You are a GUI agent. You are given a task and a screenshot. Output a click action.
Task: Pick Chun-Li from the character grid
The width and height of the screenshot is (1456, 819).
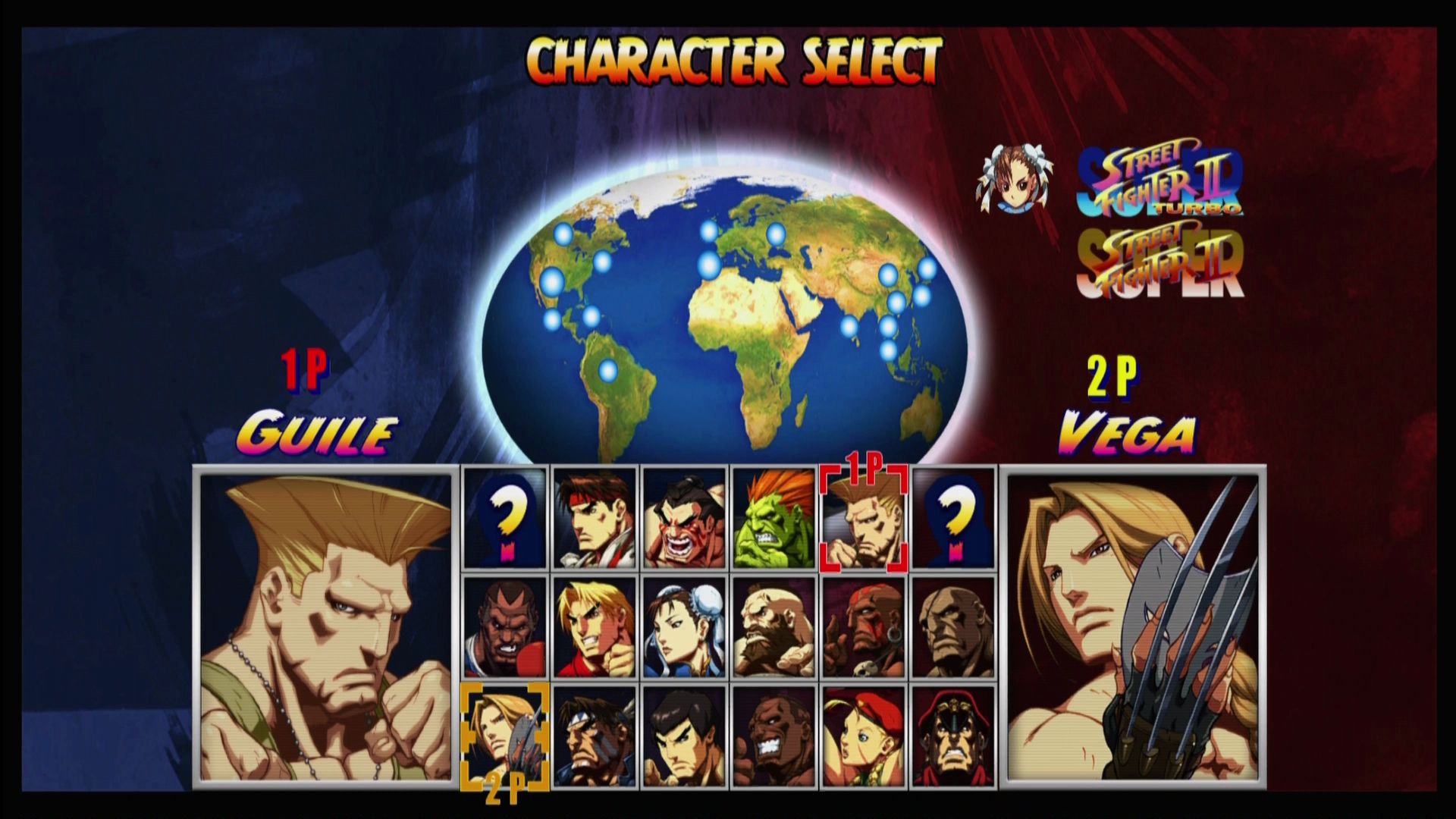[684, 627]
